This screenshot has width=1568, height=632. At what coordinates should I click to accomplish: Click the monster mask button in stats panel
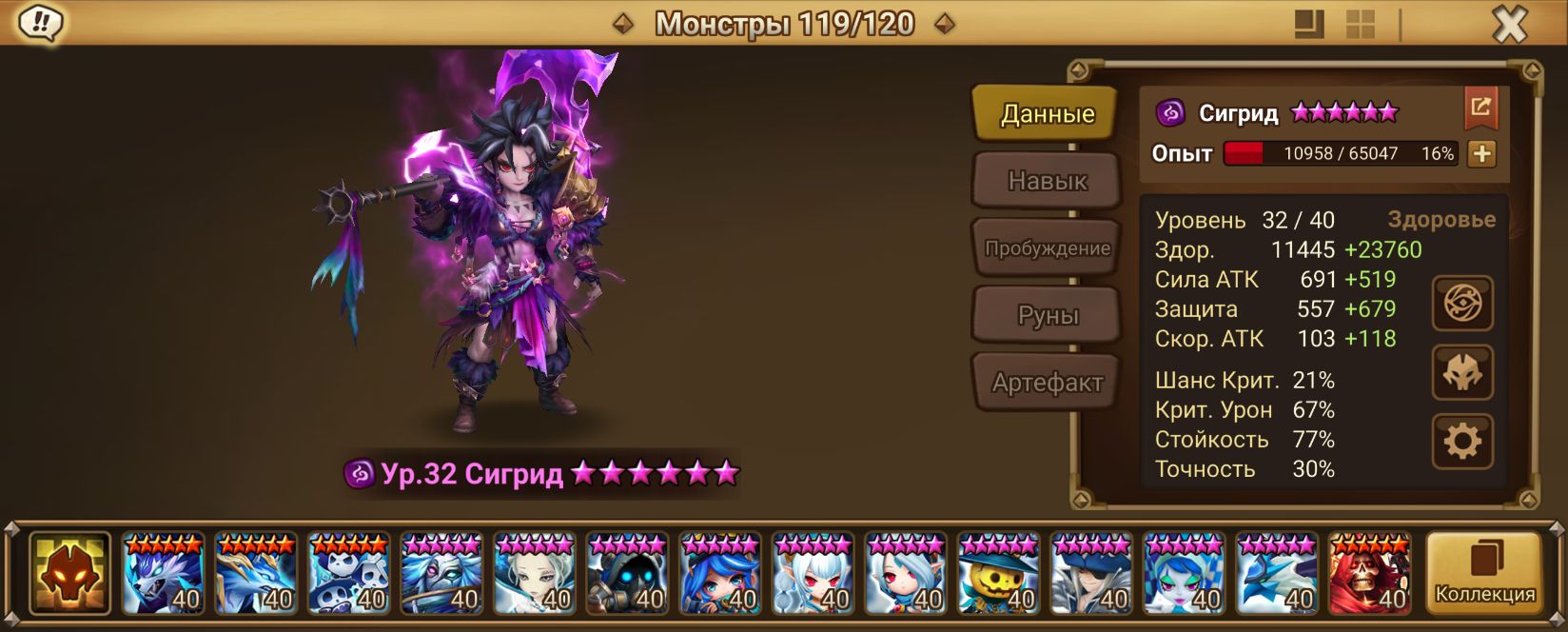coord(1462,372)
